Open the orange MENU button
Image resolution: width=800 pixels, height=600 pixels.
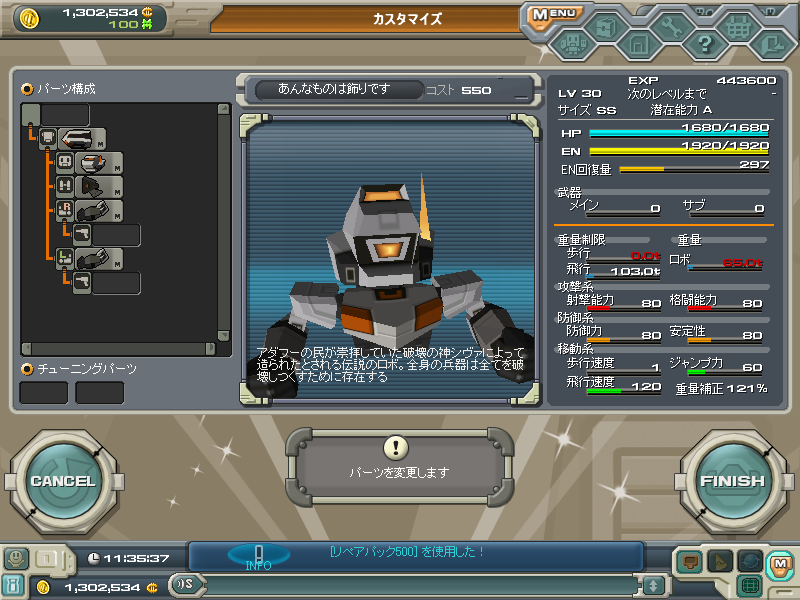(553, 15)
